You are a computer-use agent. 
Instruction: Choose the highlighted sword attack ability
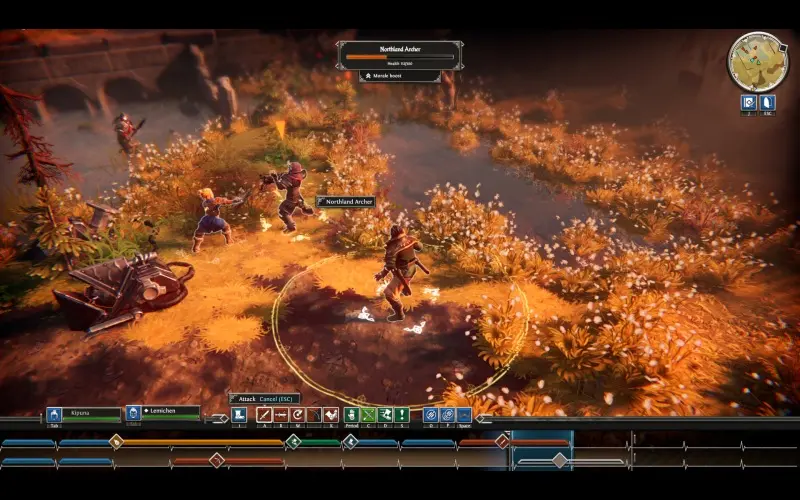coord(264,414)
